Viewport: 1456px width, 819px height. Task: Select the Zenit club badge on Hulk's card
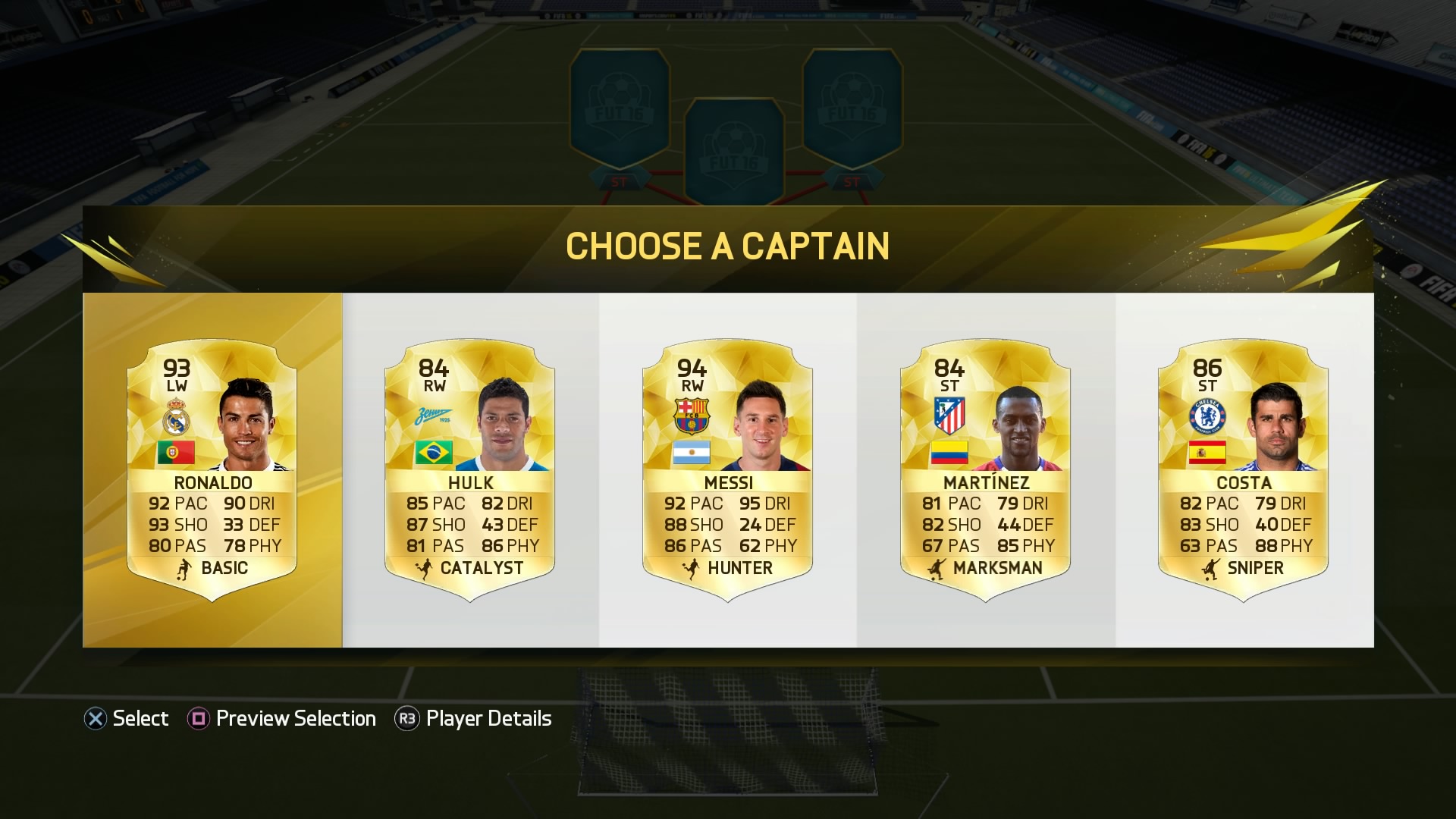tap(432, 416)
